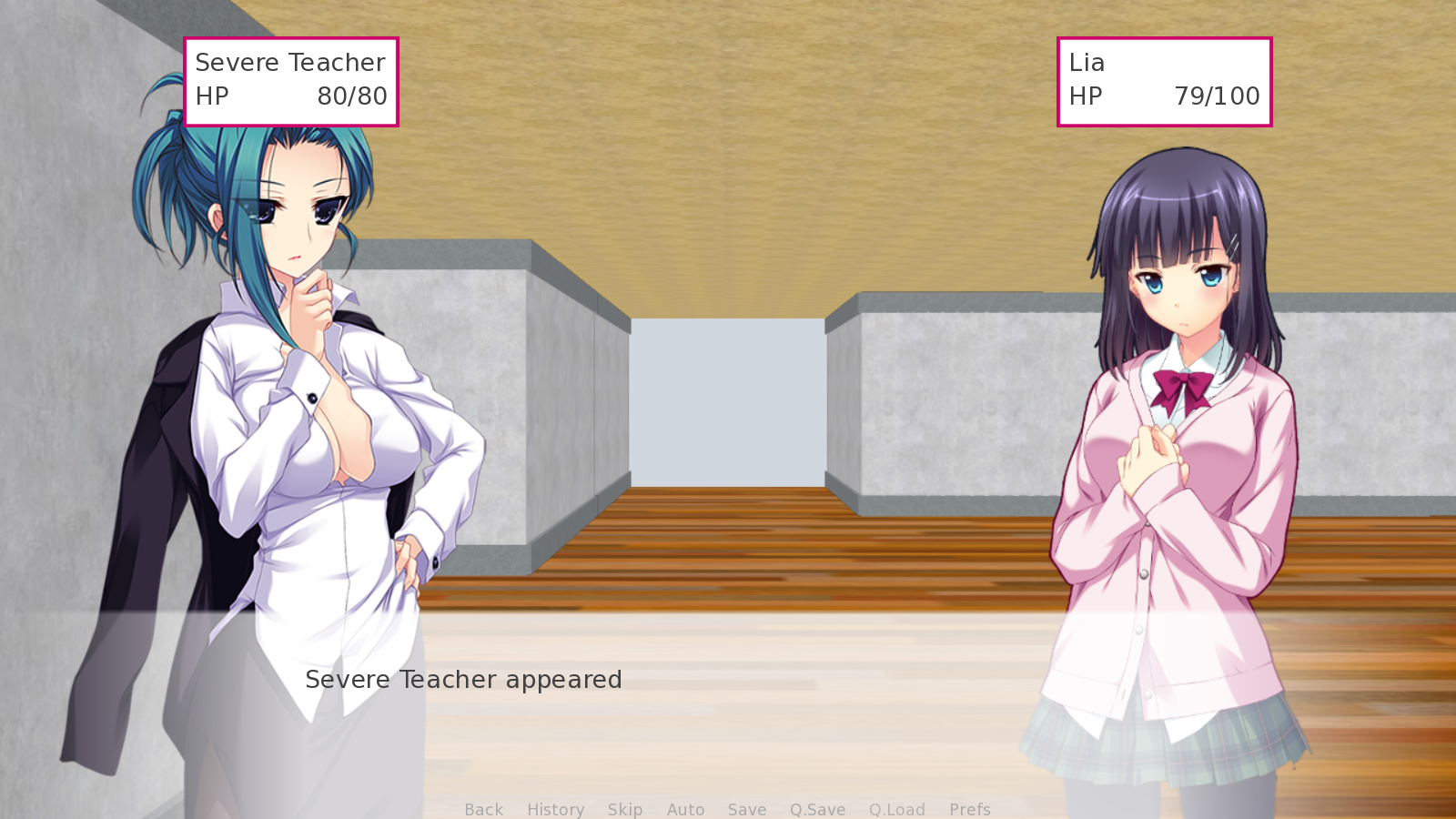Enable Skip mode

[625, 809]
